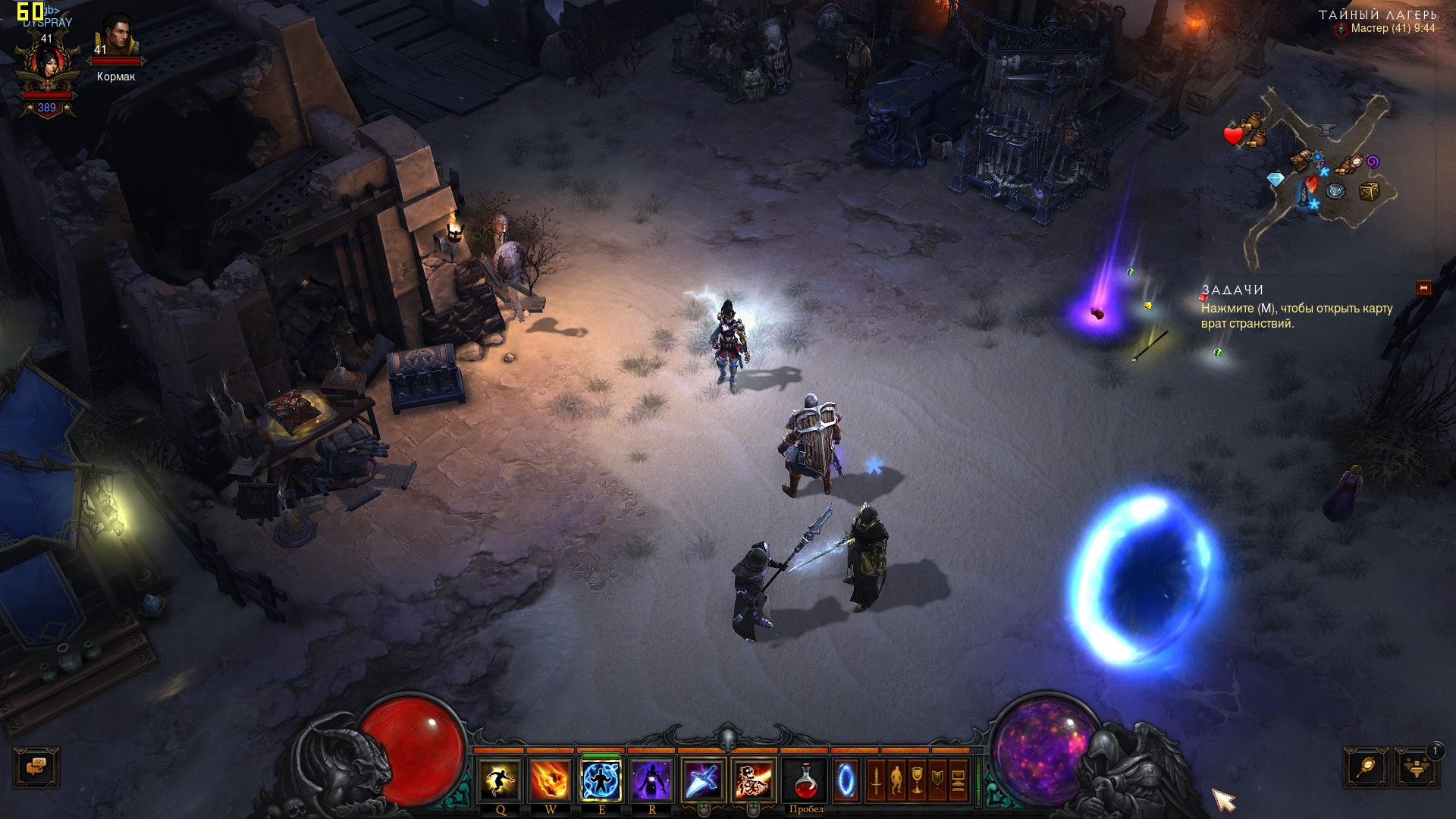Image resolution: width=1456 pixels, height=819 pixels.
Task: Use the purple arcane figure skill
Action: 652,780
